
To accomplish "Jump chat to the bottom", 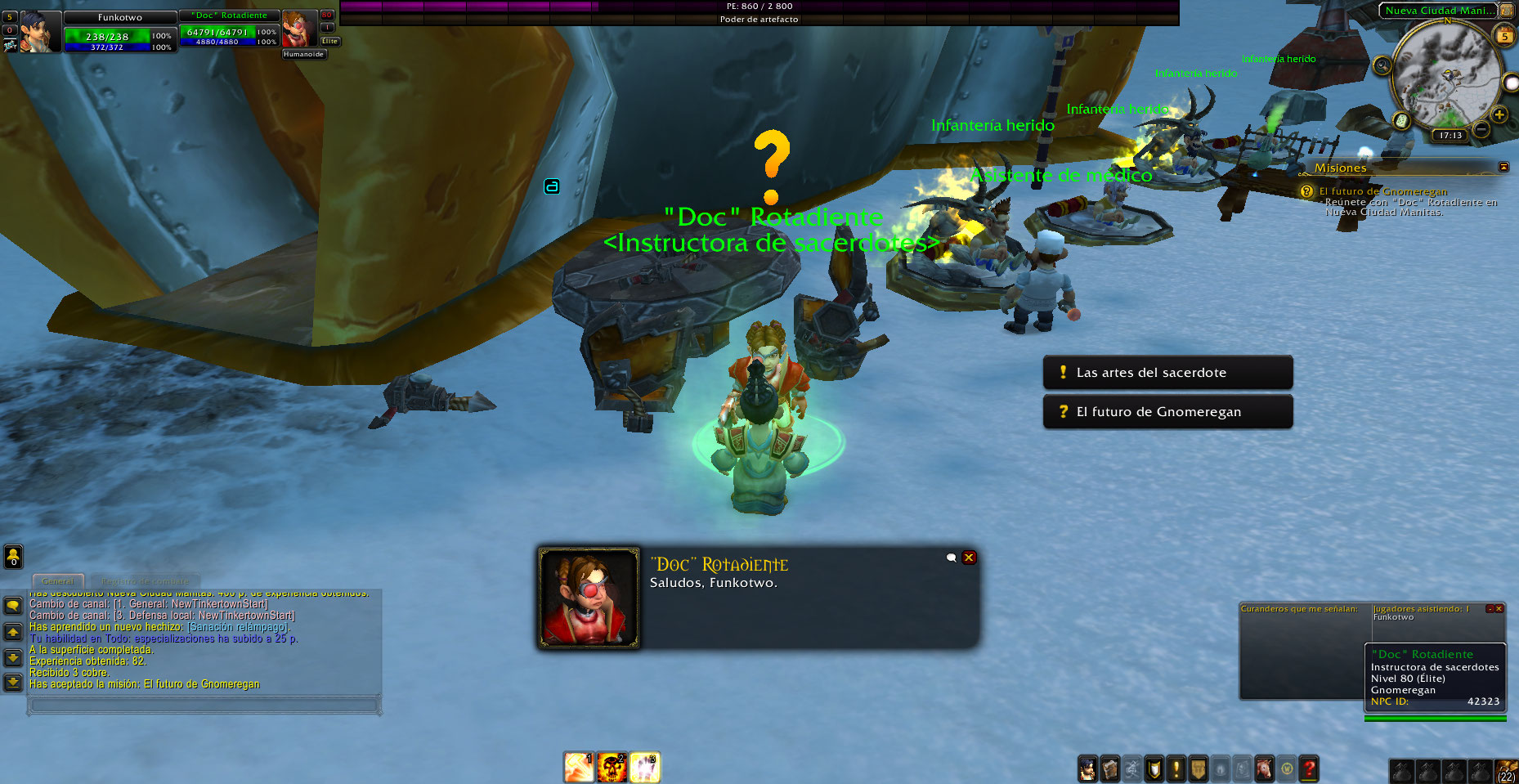I will point(13,682).
